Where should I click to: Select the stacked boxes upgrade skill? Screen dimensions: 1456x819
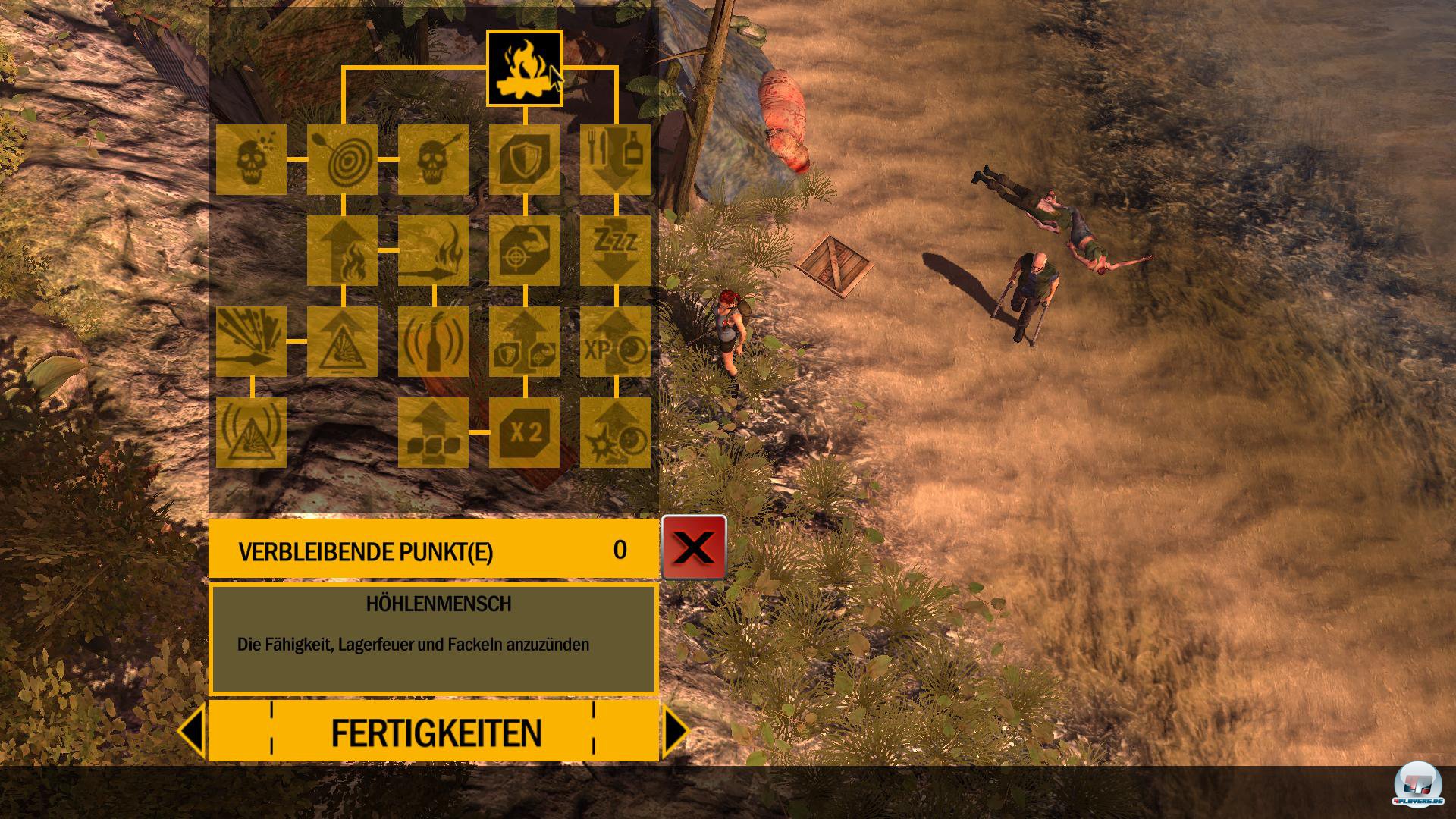(x=433, y=432)
